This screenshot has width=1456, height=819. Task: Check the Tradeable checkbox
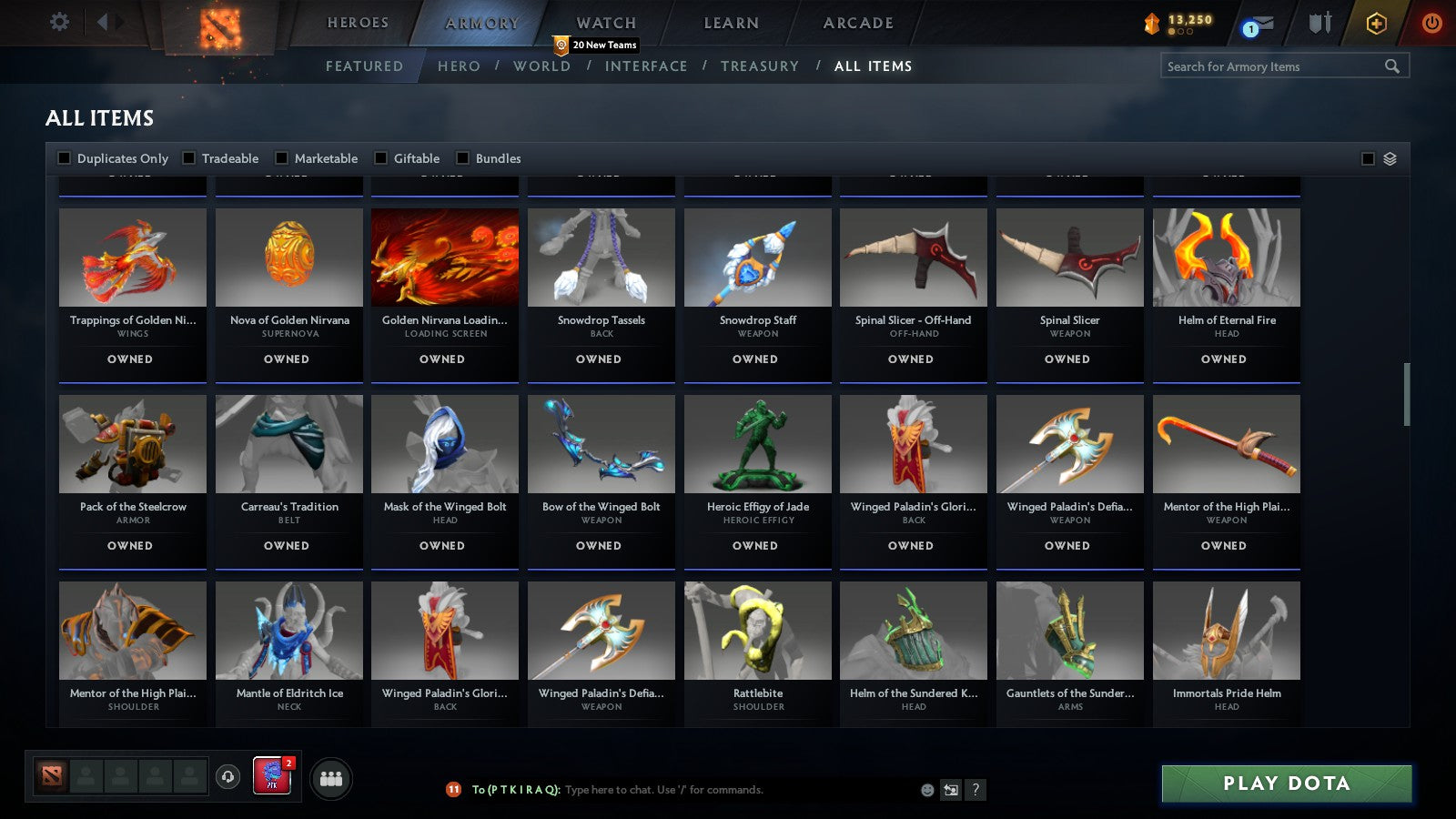pos(189,157)
